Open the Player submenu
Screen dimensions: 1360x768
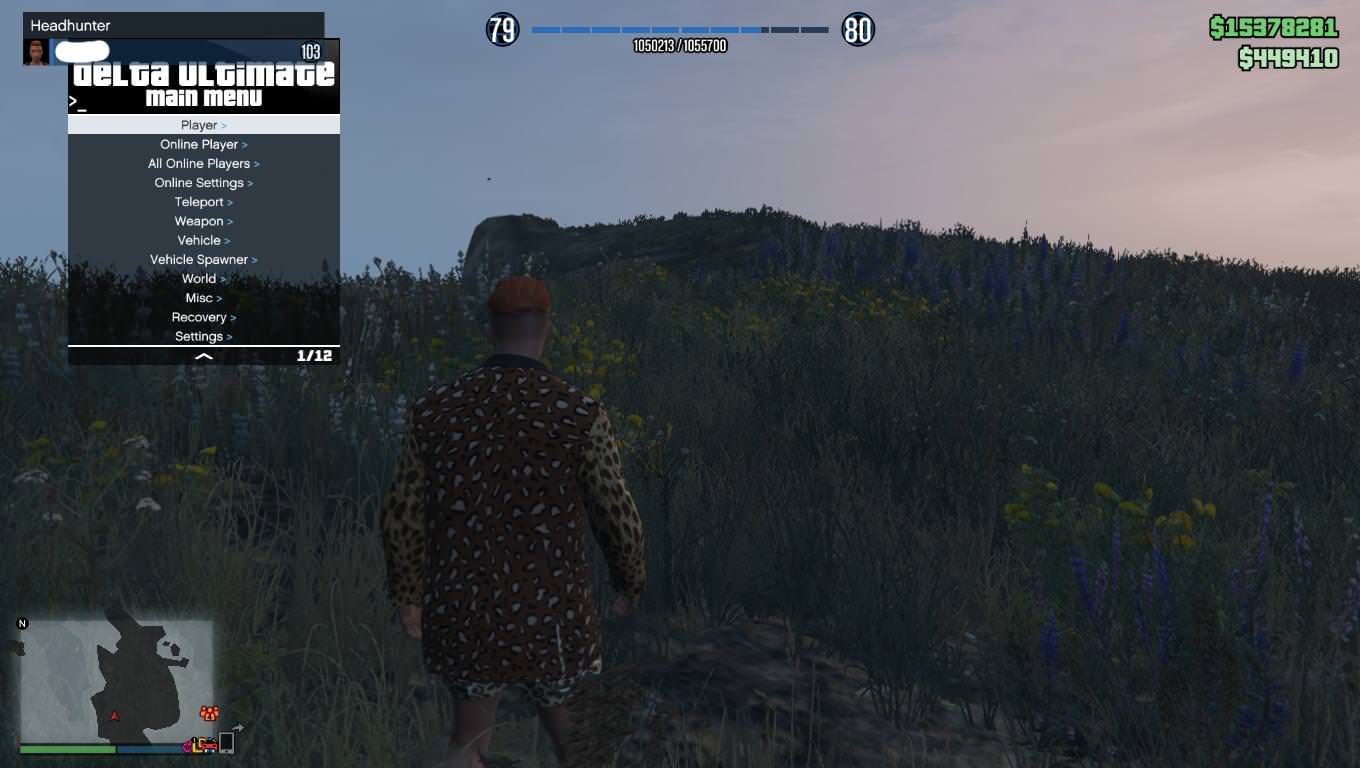pyautogui.click(x=203, y=125)
